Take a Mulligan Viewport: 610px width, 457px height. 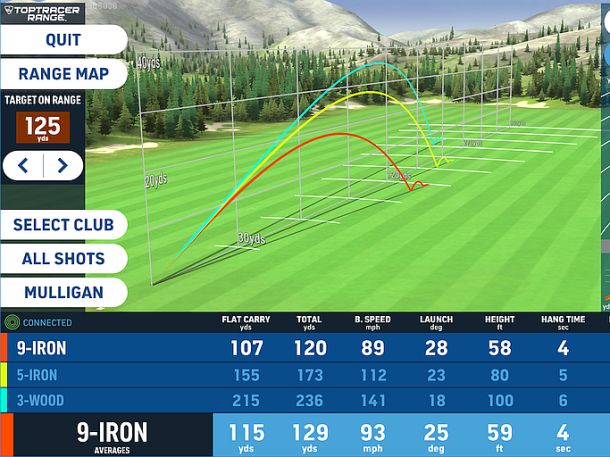(62, 293)
